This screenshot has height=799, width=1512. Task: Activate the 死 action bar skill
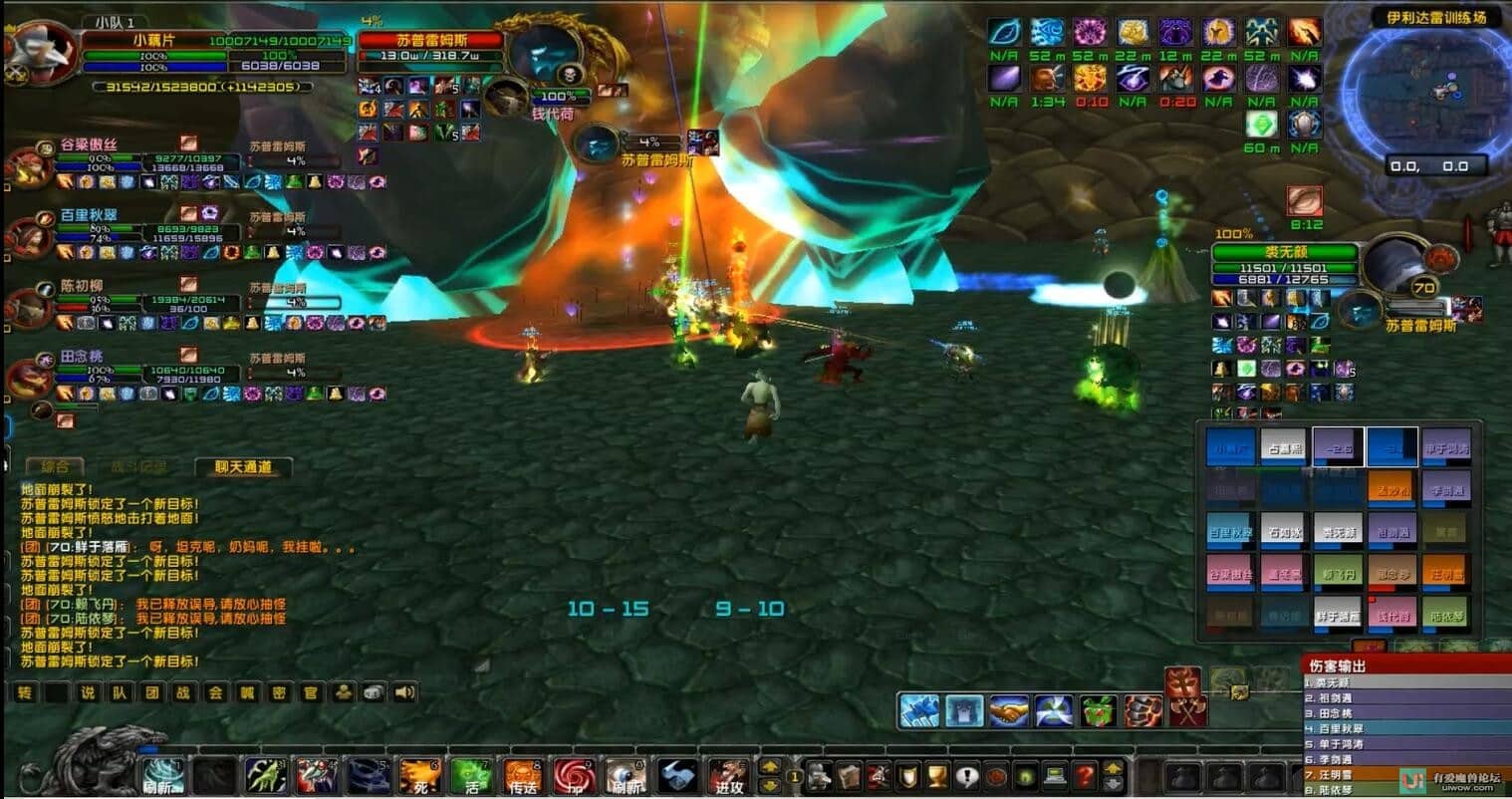coord(420,776)
